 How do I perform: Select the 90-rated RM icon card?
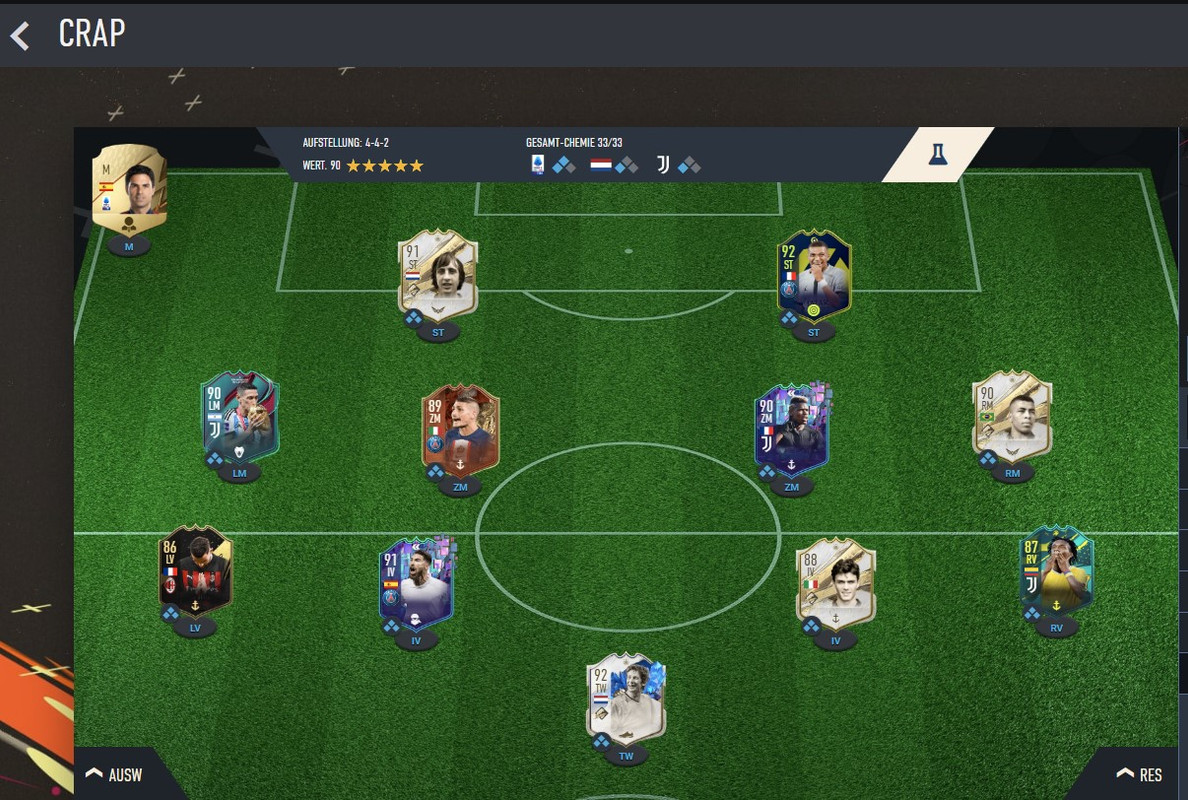click(x=1012, y=416)
